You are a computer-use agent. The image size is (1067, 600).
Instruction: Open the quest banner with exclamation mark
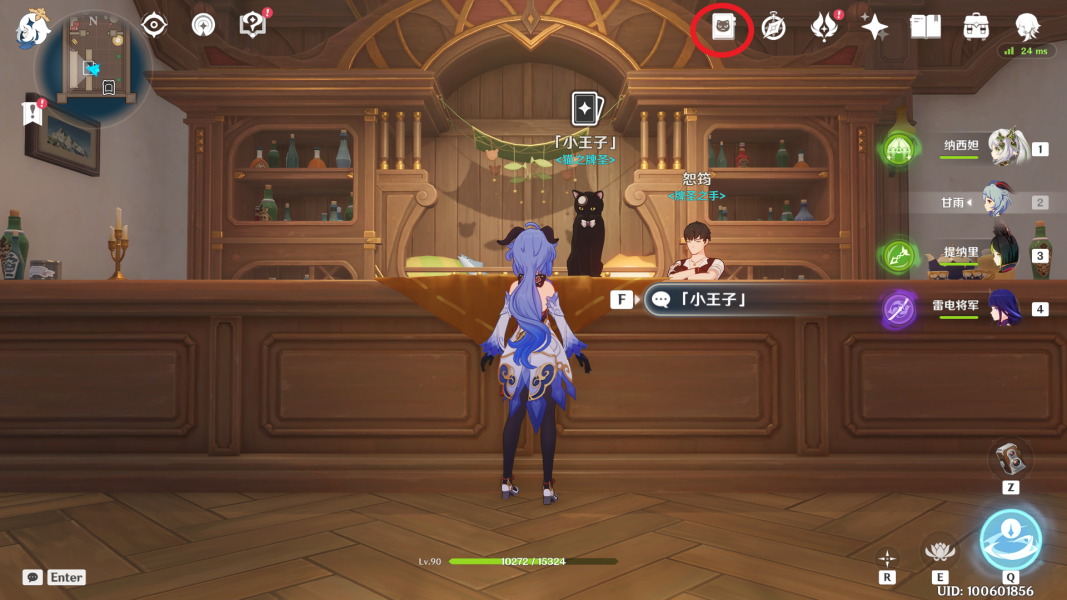[33, 113]
